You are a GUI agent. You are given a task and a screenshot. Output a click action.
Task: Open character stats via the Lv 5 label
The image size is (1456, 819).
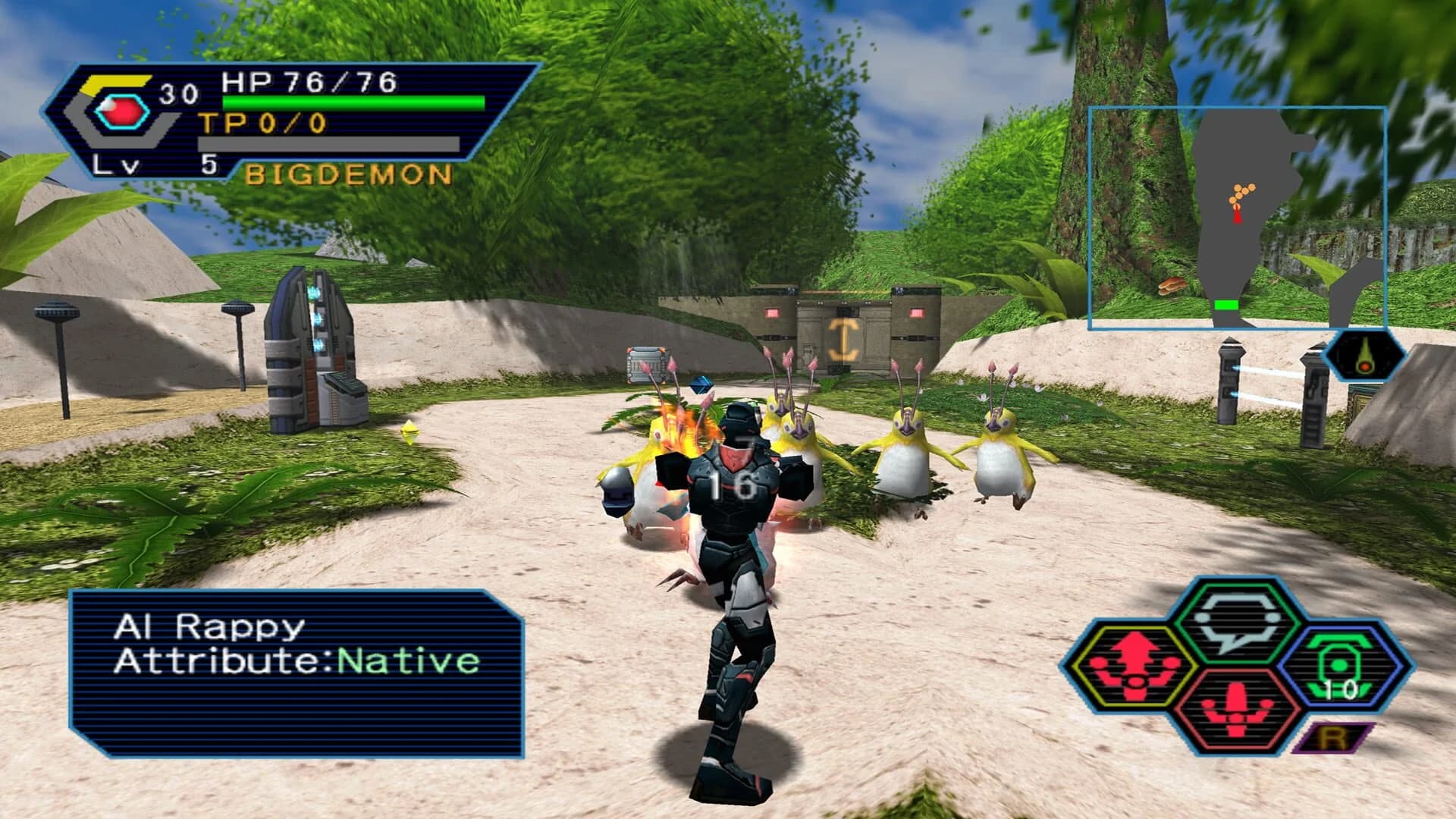pos(152,163)
